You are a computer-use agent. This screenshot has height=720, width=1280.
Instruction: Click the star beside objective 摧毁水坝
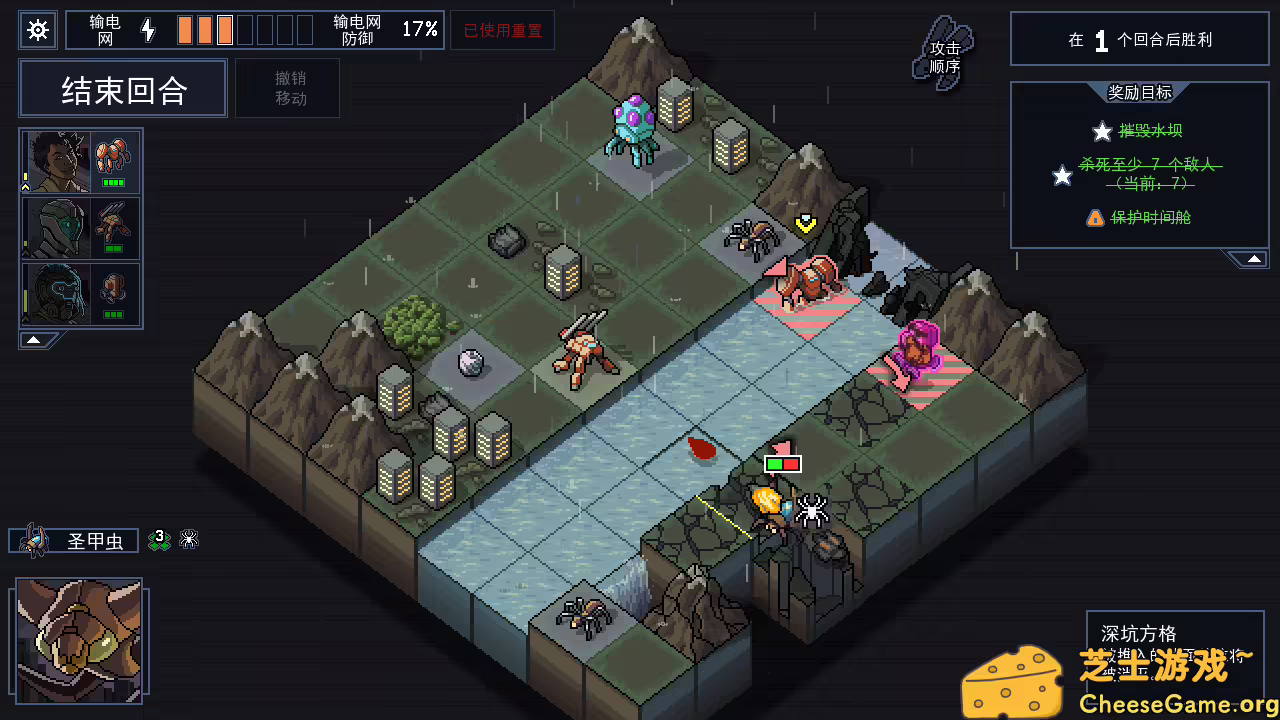1102,131
